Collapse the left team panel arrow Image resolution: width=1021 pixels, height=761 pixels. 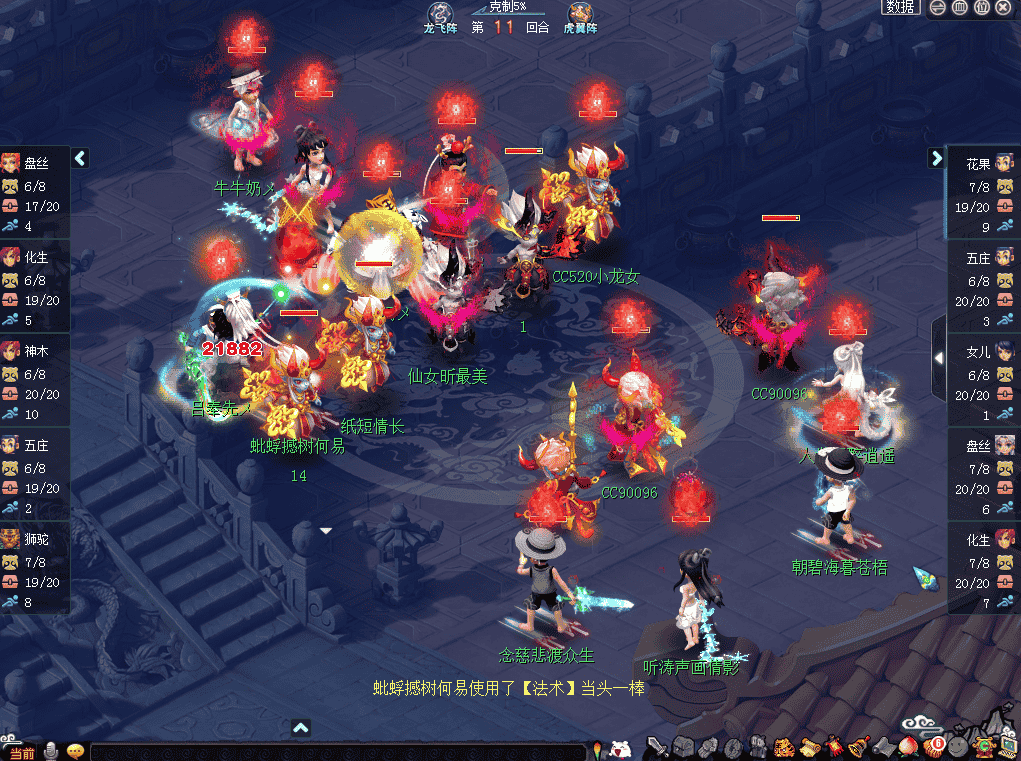pyautogui.click(x=81, y=158)
